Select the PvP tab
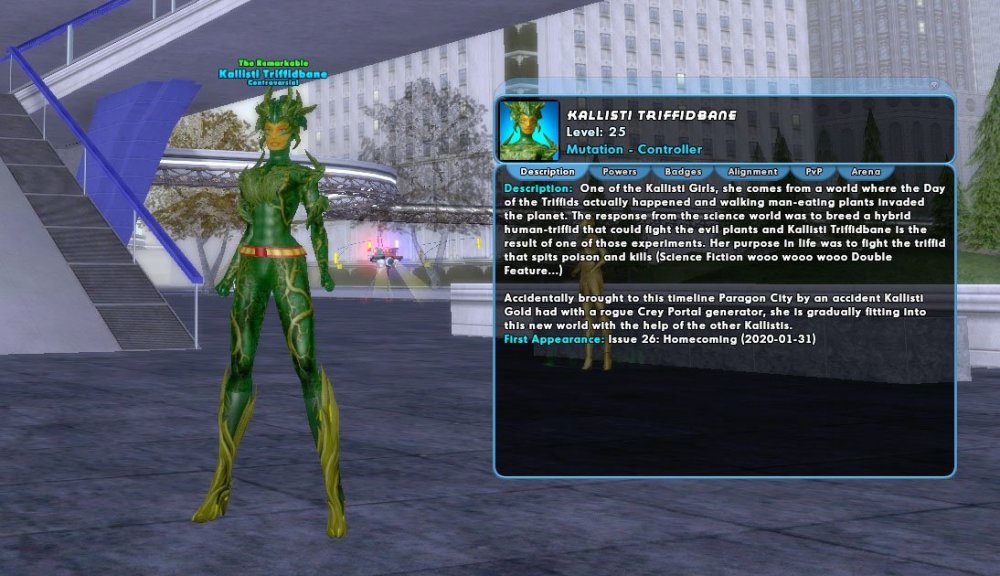The image size is (1000, 576). point(814,172)
